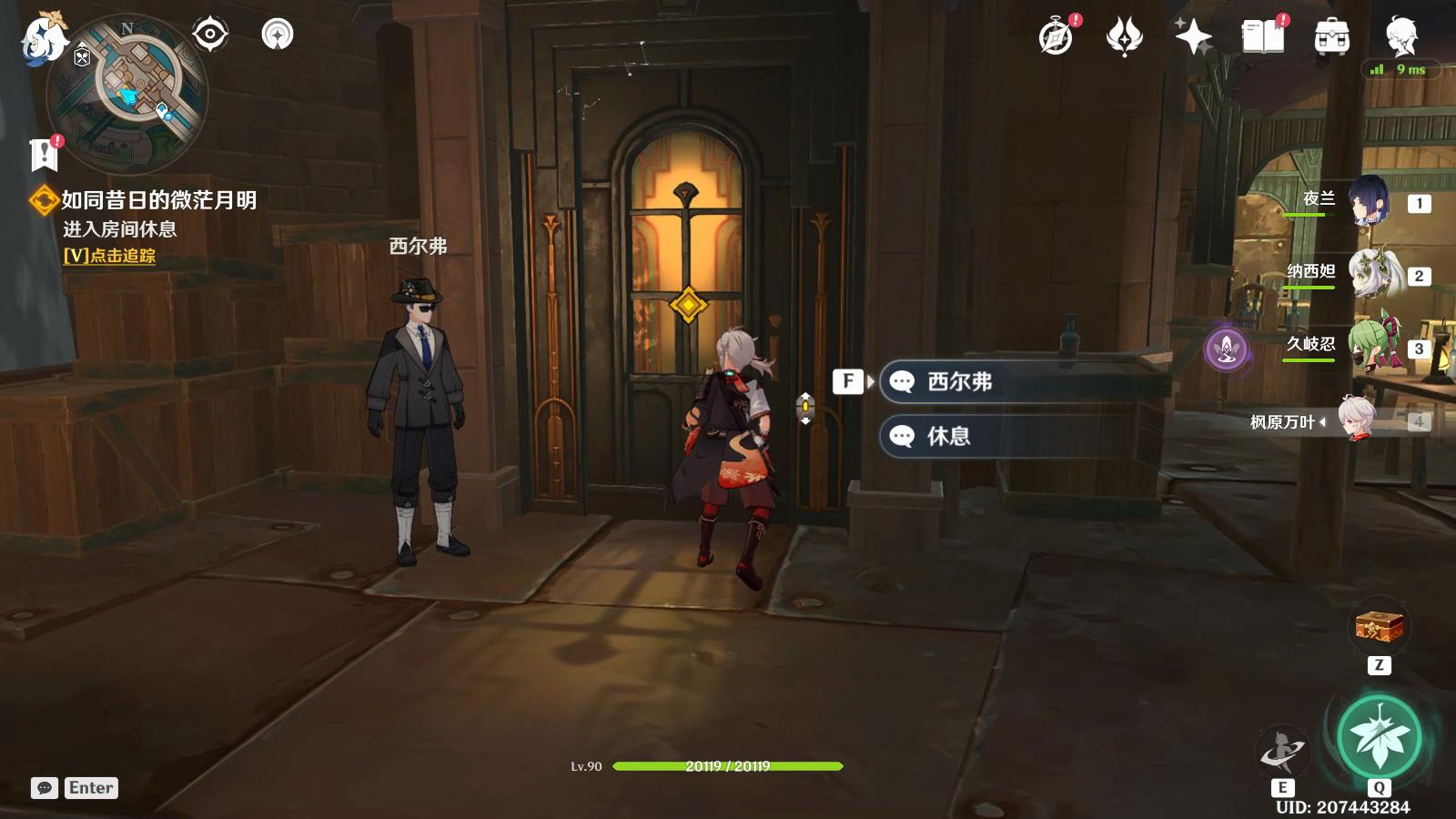Open the battle pass flame icon

pyautogui.click(x=1125, y=37)
